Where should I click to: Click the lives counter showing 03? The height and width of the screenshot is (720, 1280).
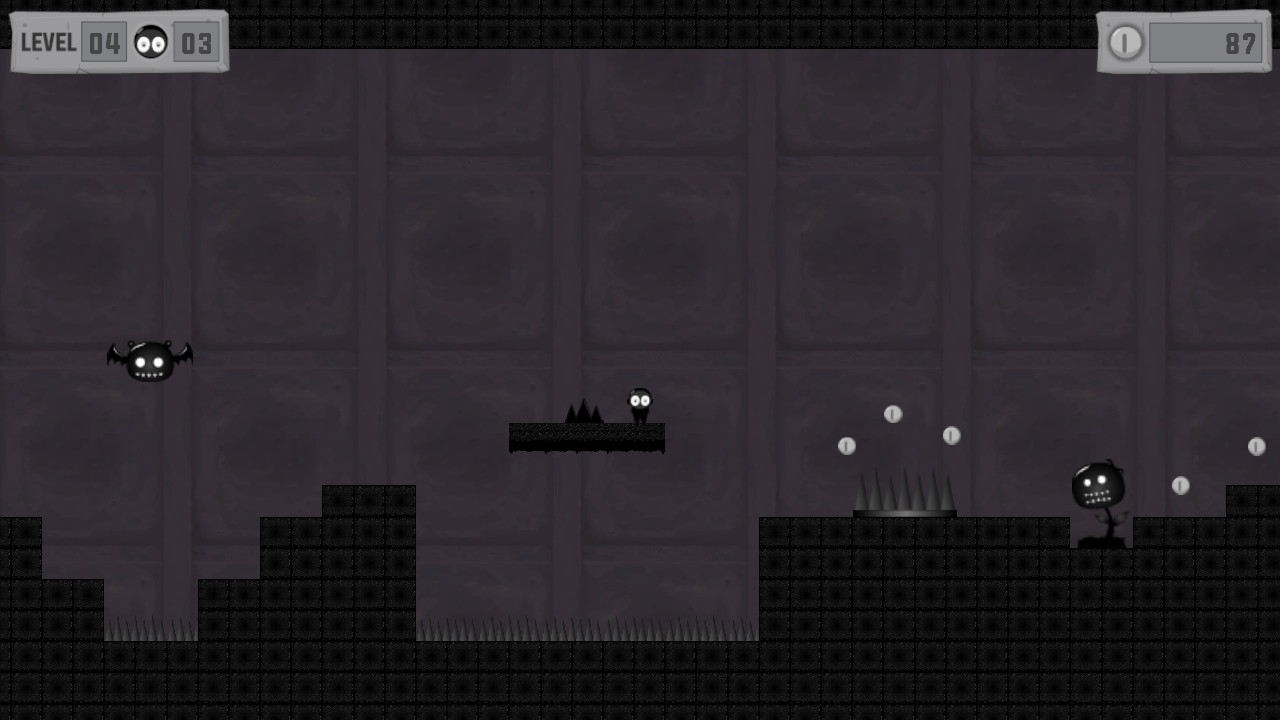point(196,42)
